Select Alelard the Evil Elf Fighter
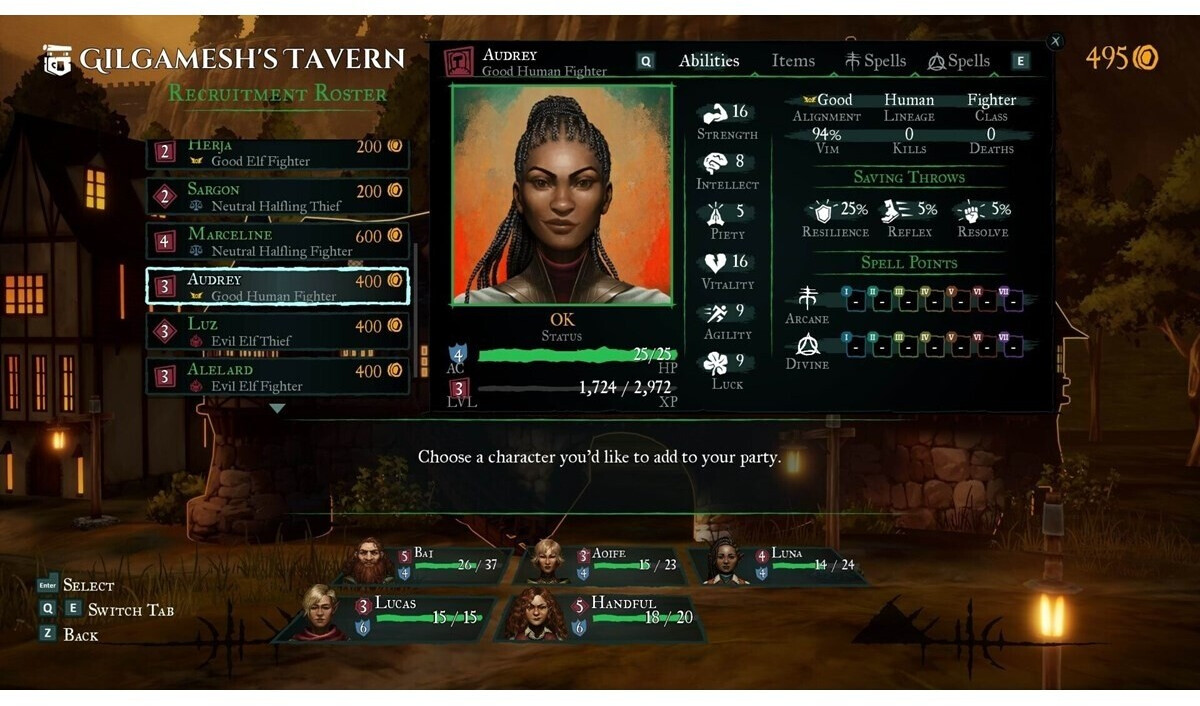The height and width of the screenshot is (706, 1200). pos(277,377)
